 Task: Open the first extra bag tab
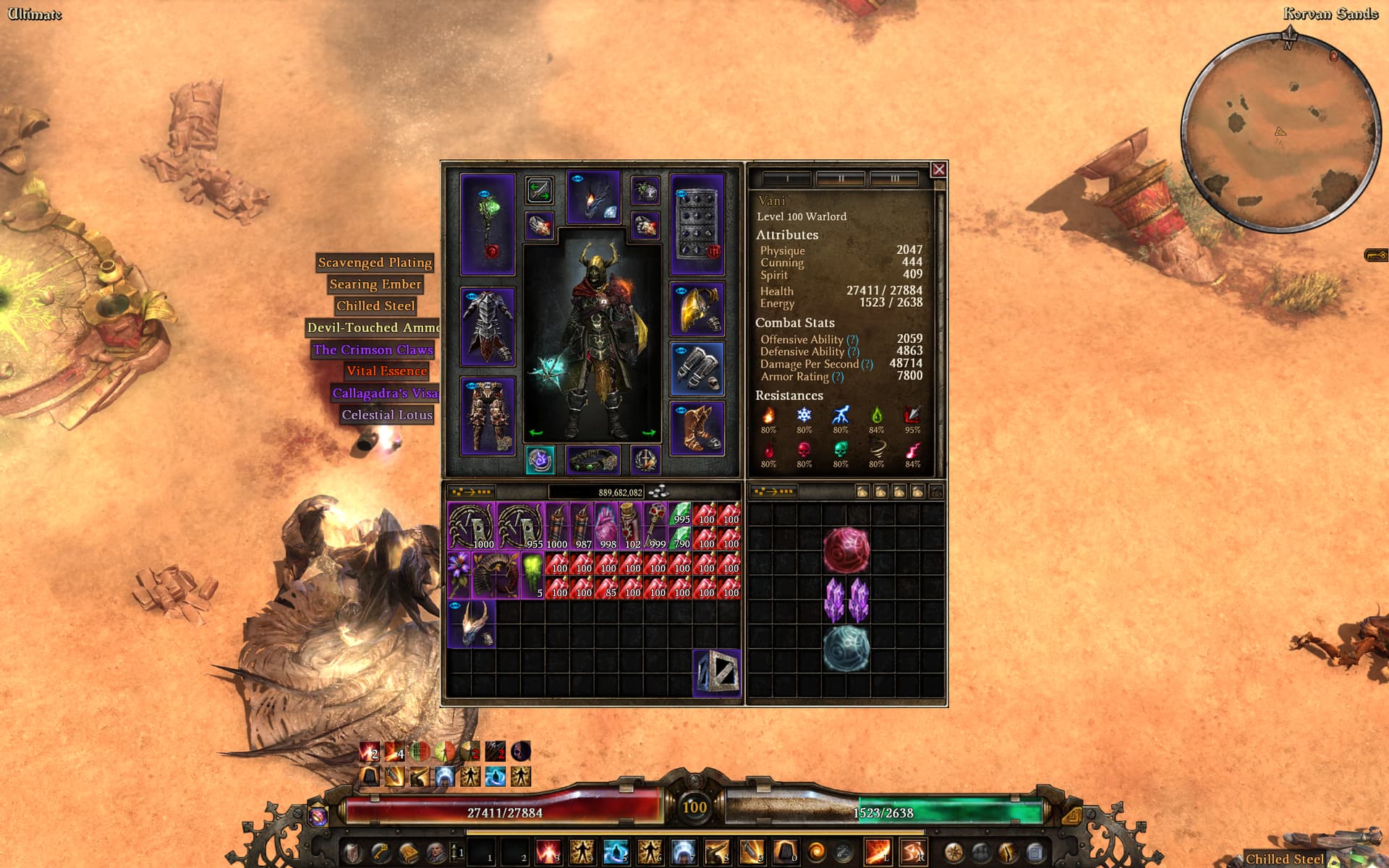pos(862,492)
